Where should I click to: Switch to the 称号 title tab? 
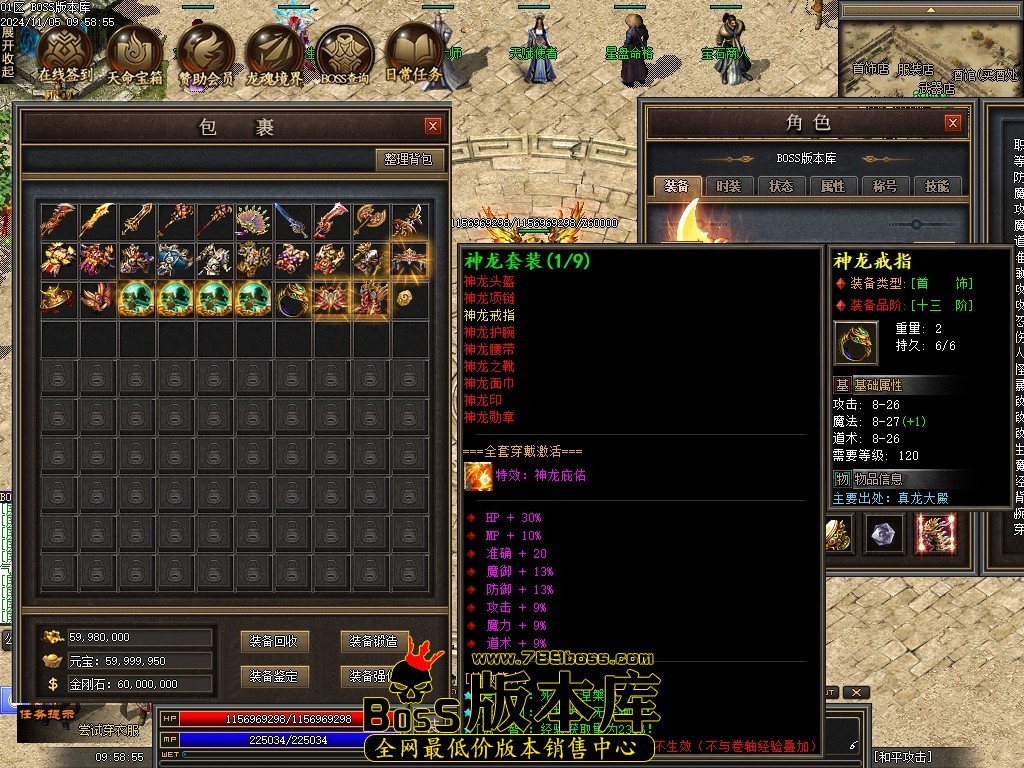pos(885,186)
